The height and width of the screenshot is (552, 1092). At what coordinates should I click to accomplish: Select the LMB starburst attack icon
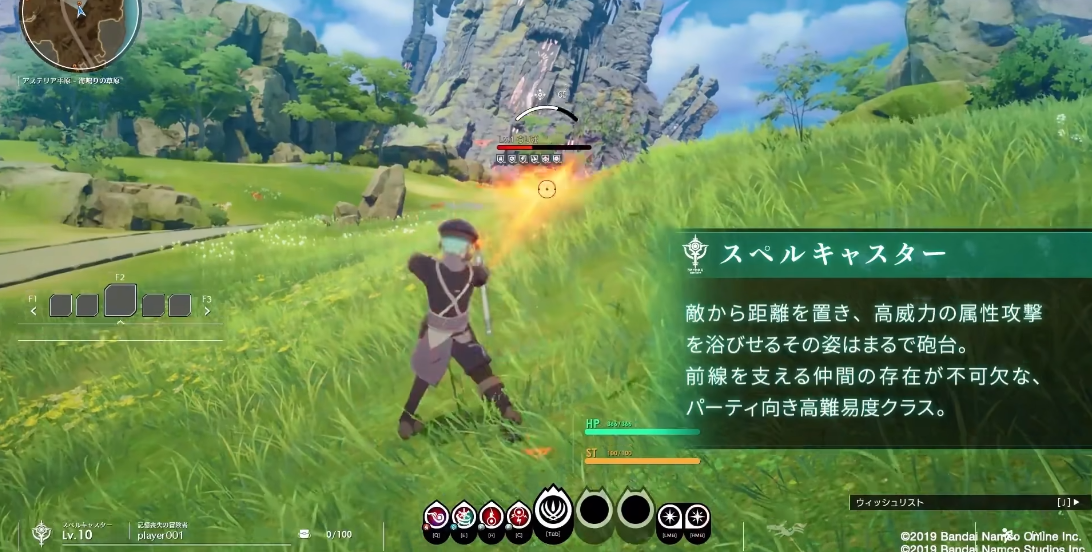[669, 517]
